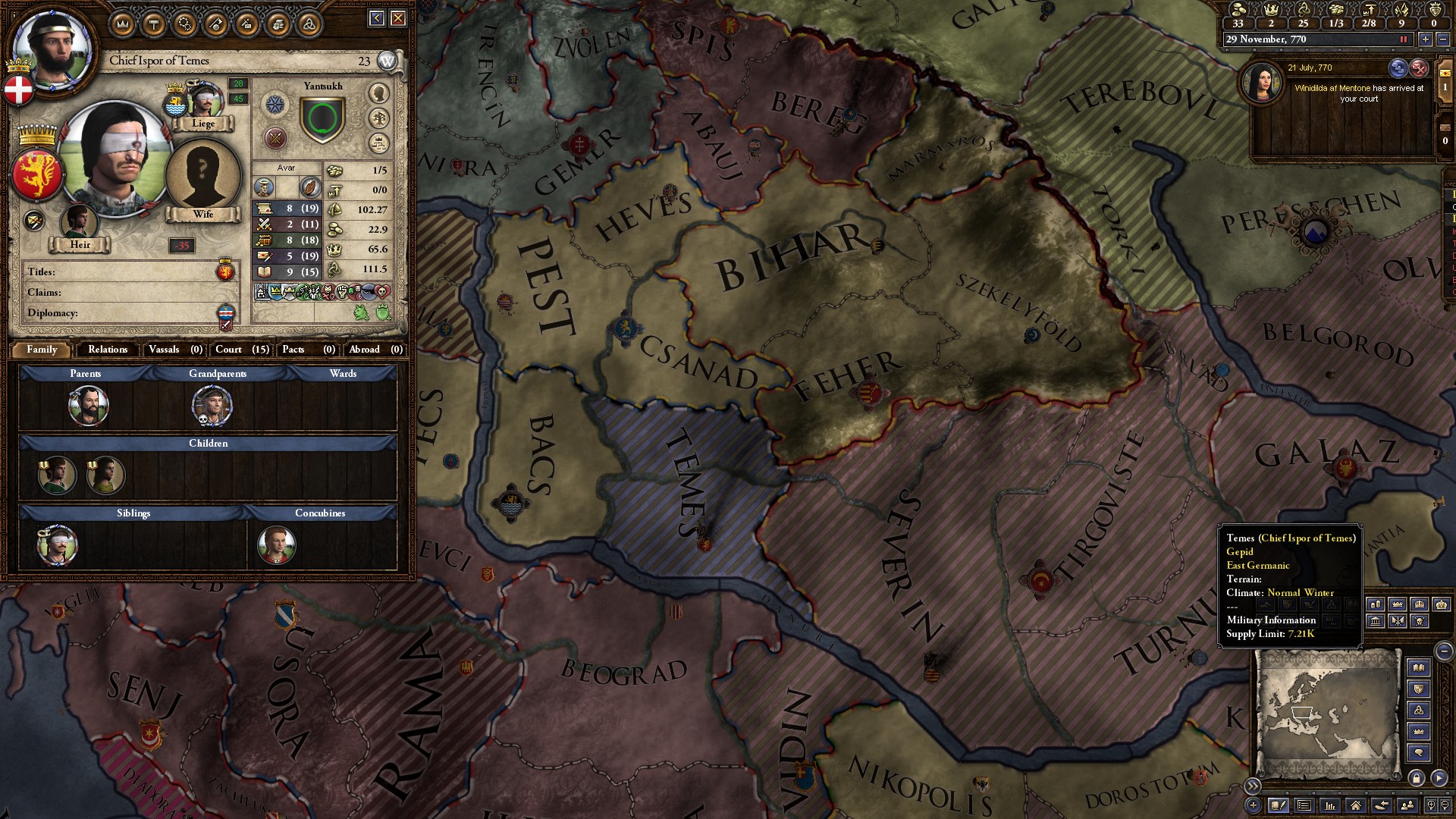Toggle the camera lock padlock near the minimap
Viewport: 1456px width, 819px height.
(1417, 780)
